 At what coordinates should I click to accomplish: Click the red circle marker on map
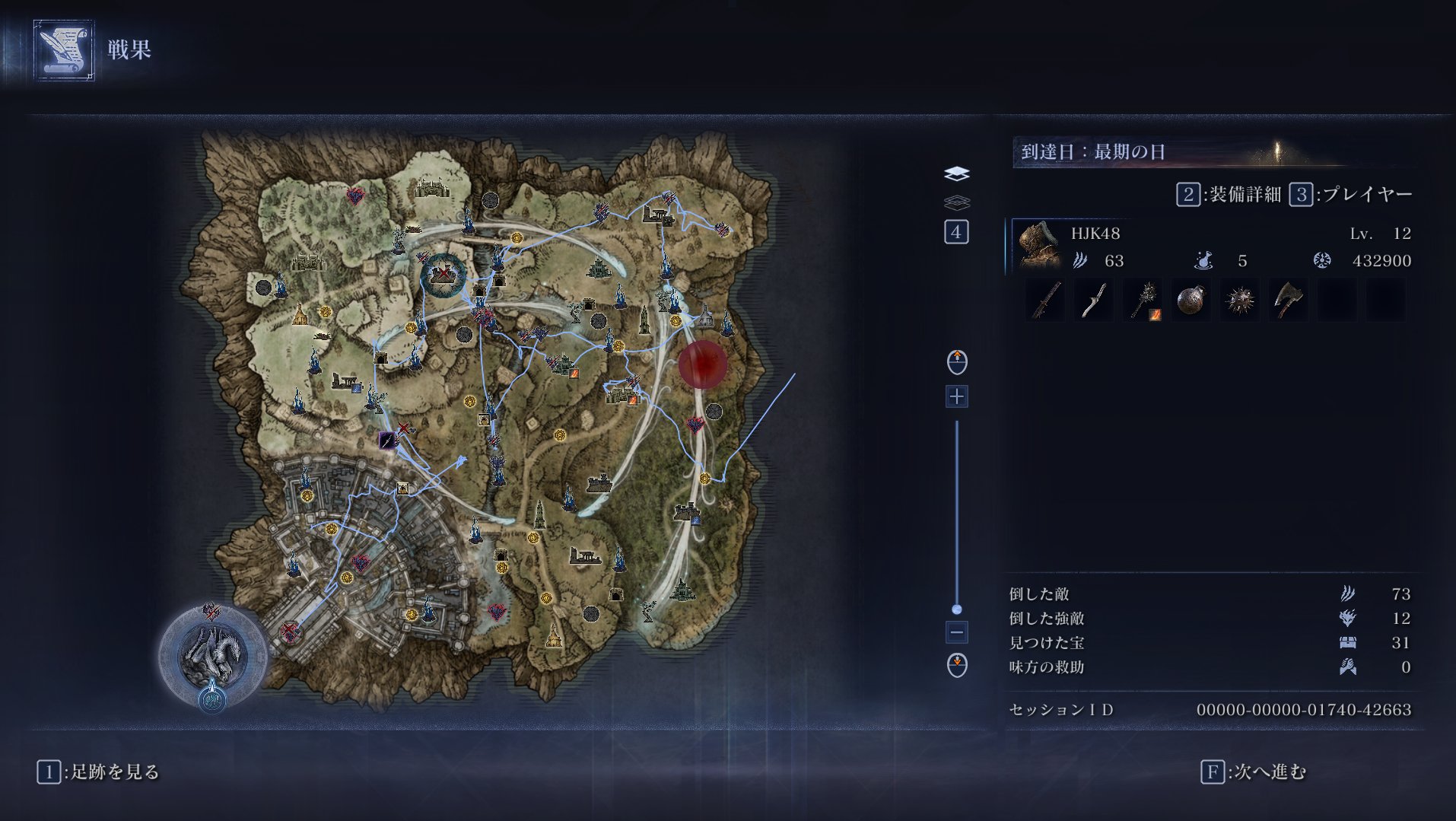(701, 364)
